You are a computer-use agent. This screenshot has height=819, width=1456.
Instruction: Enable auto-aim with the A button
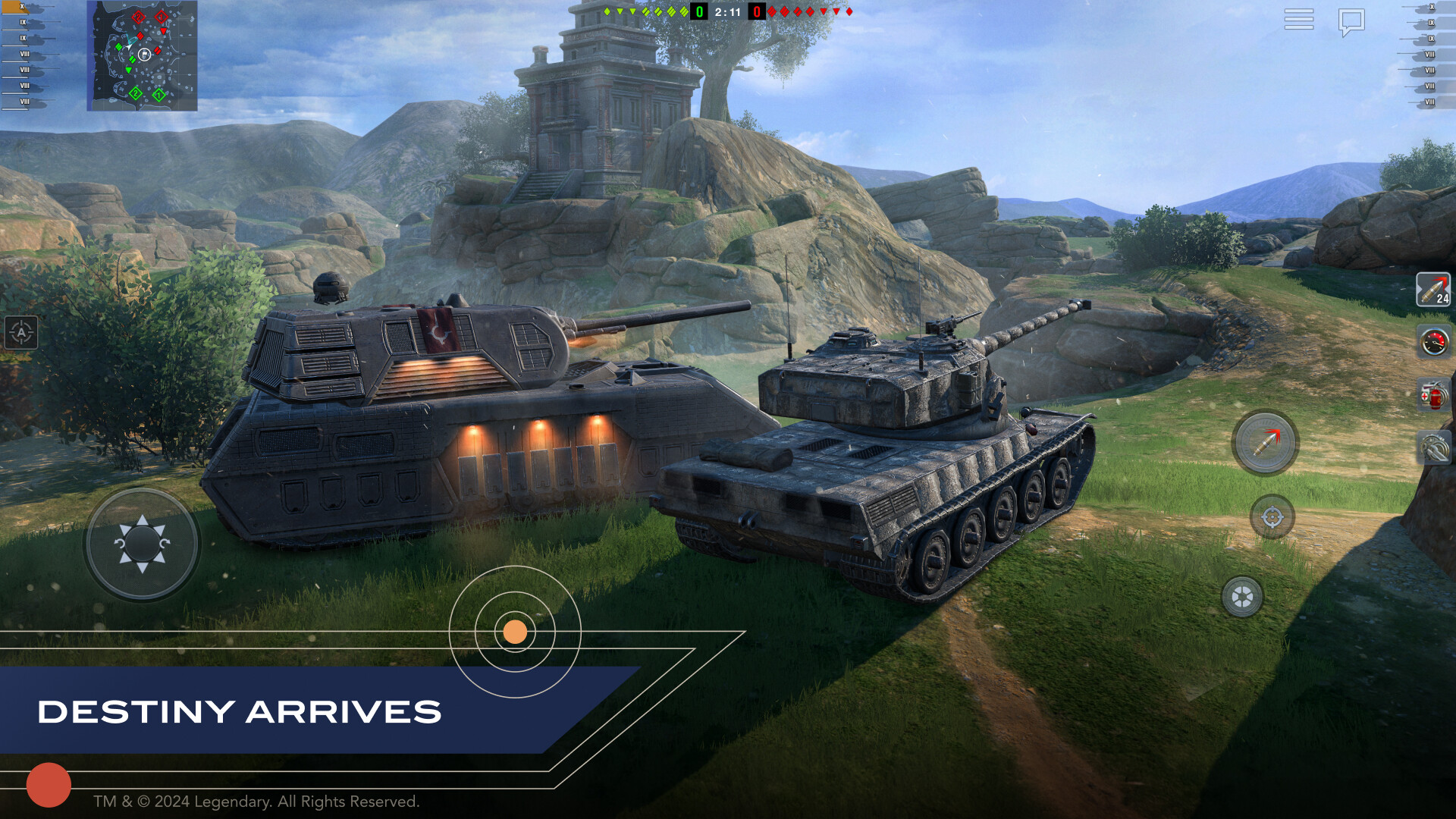[20, 334]
